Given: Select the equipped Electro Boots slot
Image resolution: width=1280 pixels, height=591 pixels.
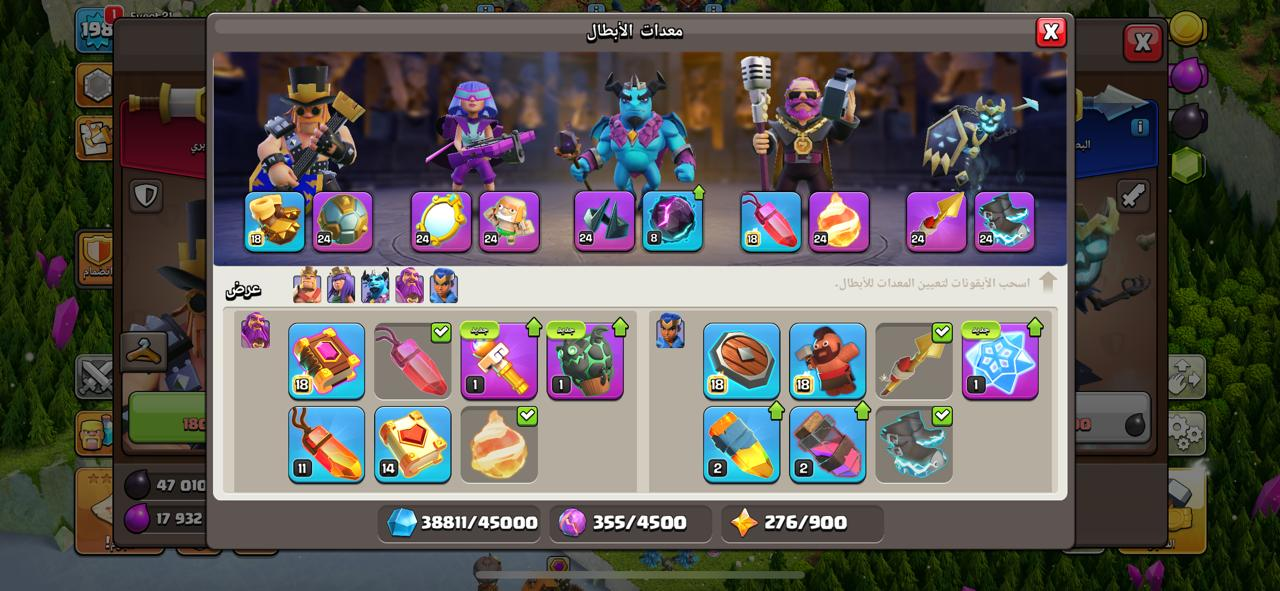Looking at the screenshot, I should pos(1004,221).
